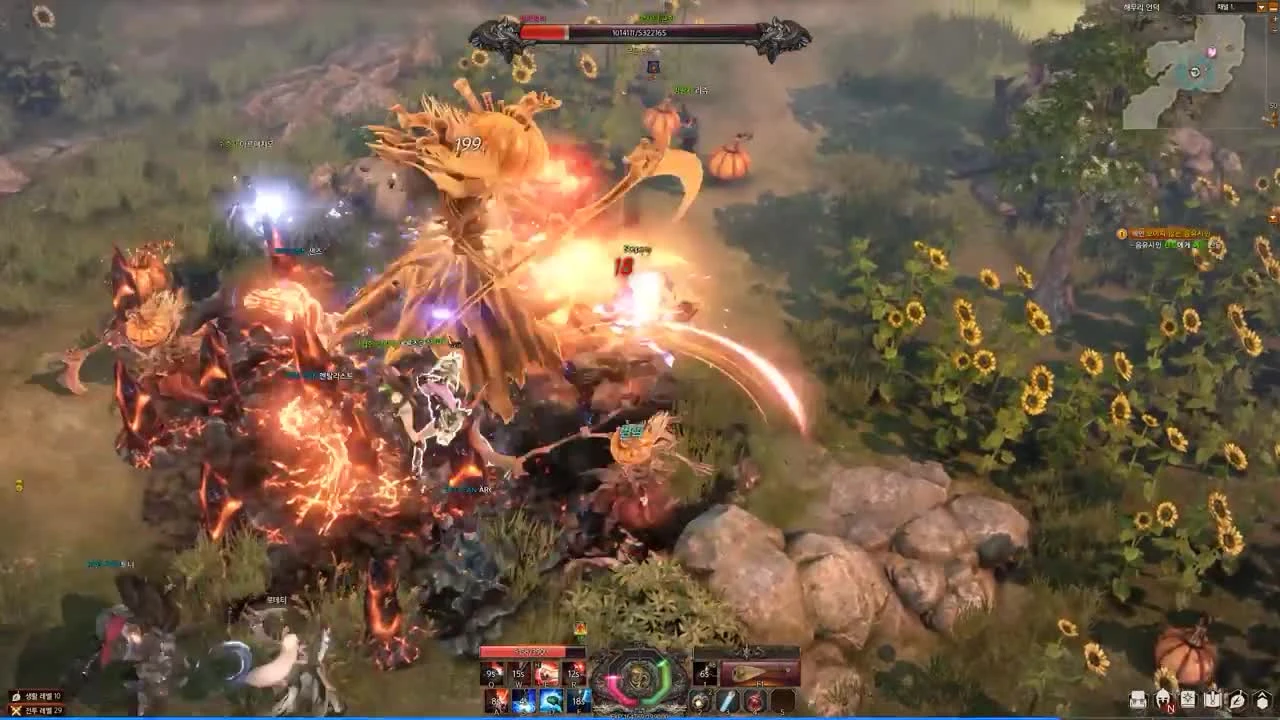The image size is (1280, 720).
Task: Use the healing potion on hotkey 1
Action: point(704,673)
